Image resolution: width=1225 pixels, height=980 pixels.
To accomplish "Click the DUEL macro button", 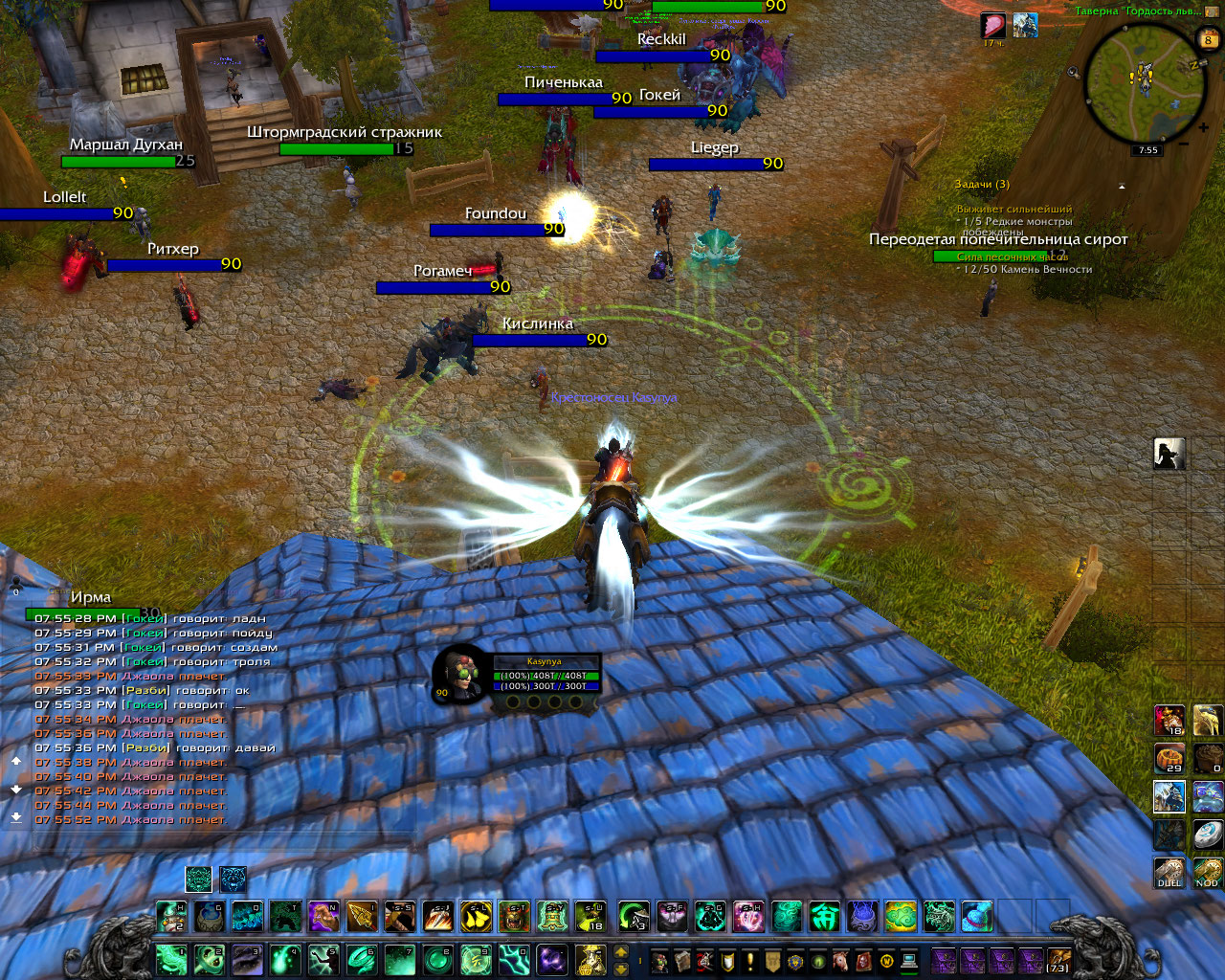I will [x=1169, y=872].
